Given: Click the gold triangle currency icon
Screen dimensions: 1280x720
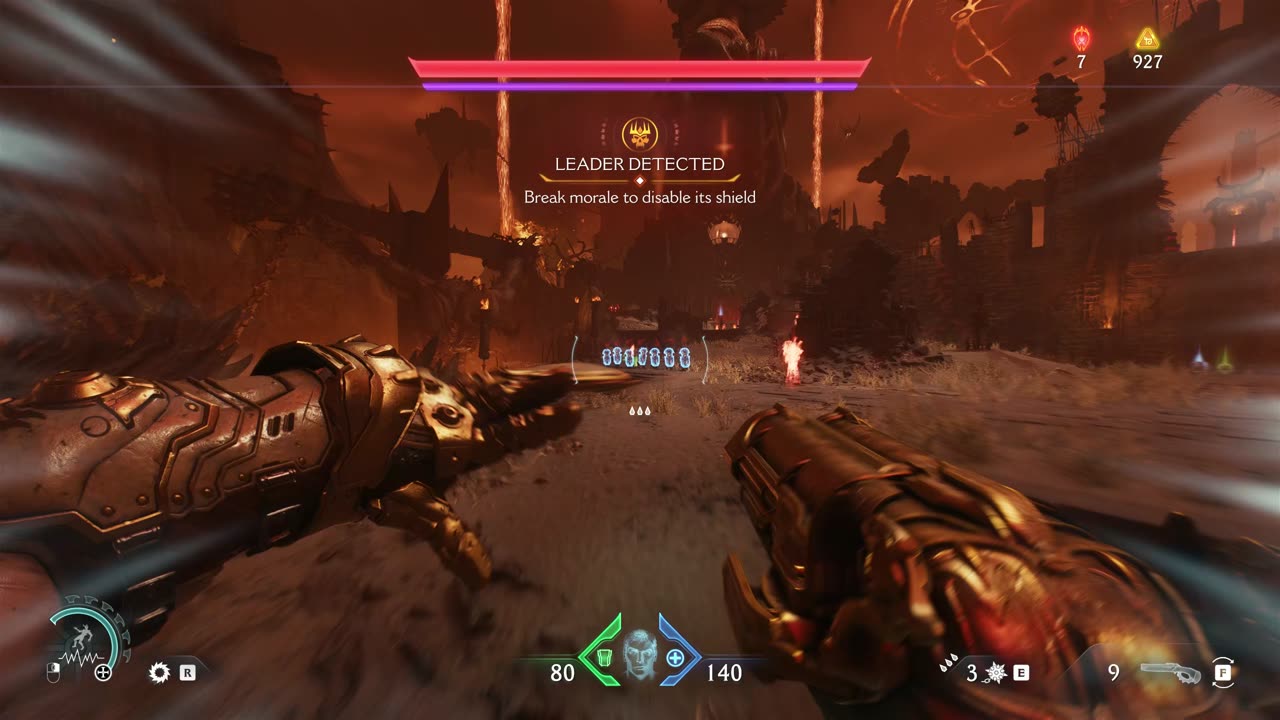Looking at the screenshot, I should click(1147, 39).
